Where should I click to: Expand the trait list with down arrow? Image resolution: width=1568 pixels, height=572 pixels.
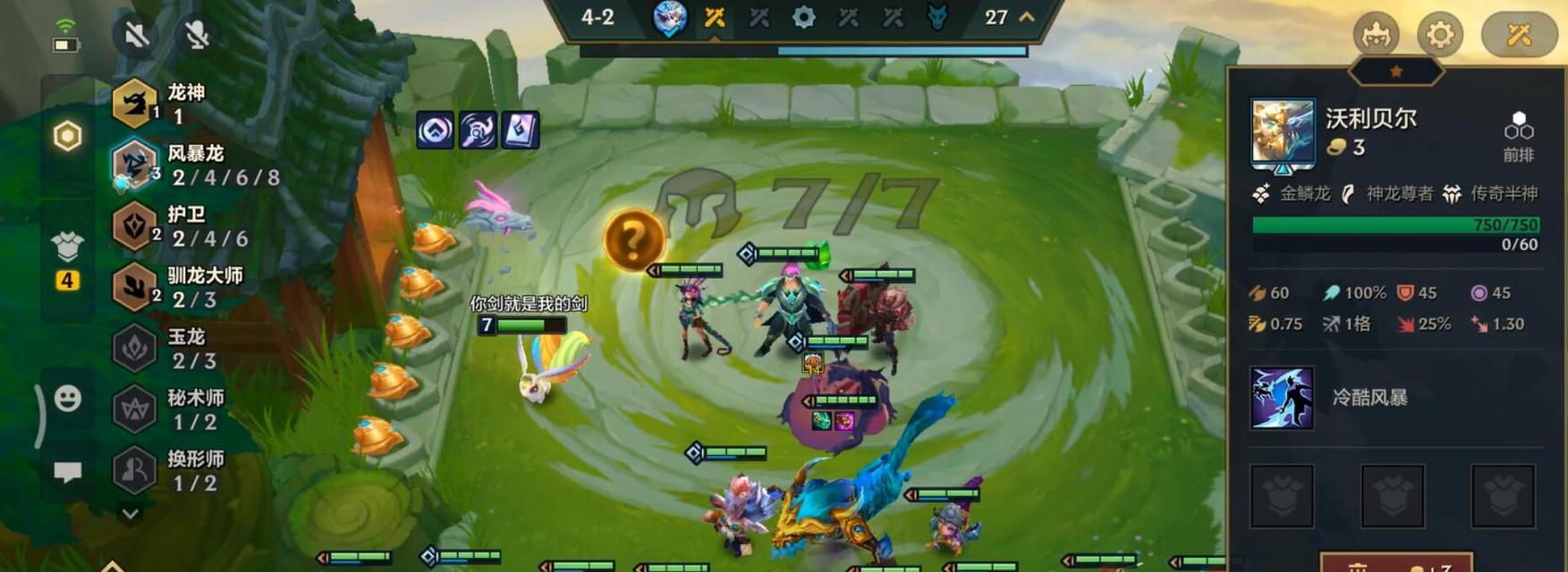click(x=131, y=514)
